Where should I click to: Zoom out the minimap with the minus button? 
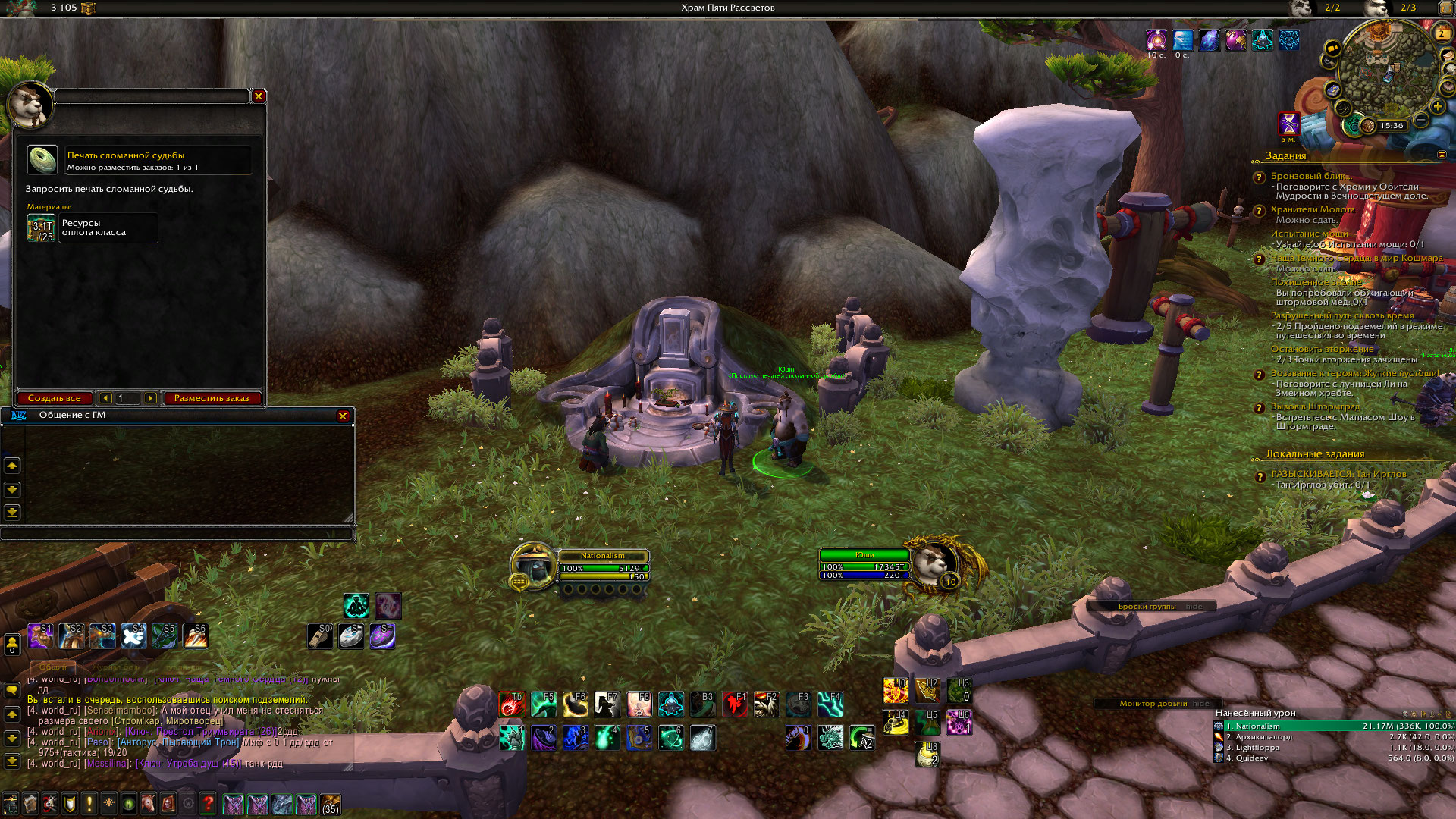click(x=1422, y=121)
